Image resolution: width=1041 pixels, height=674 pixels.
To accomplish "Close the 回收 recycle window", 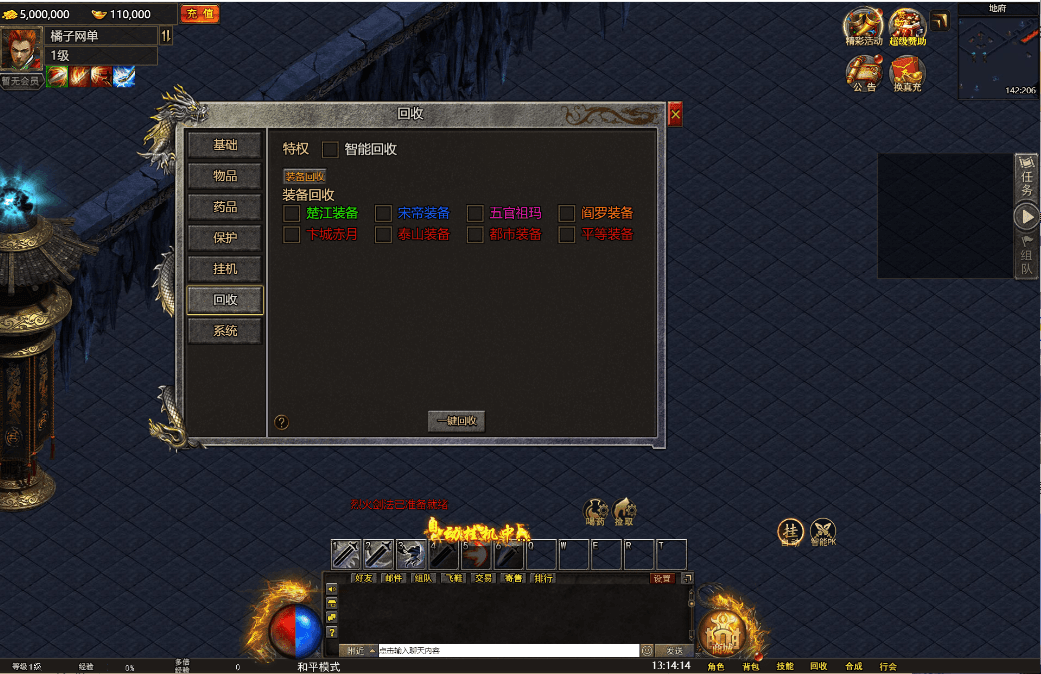I will tap(675, 115).
